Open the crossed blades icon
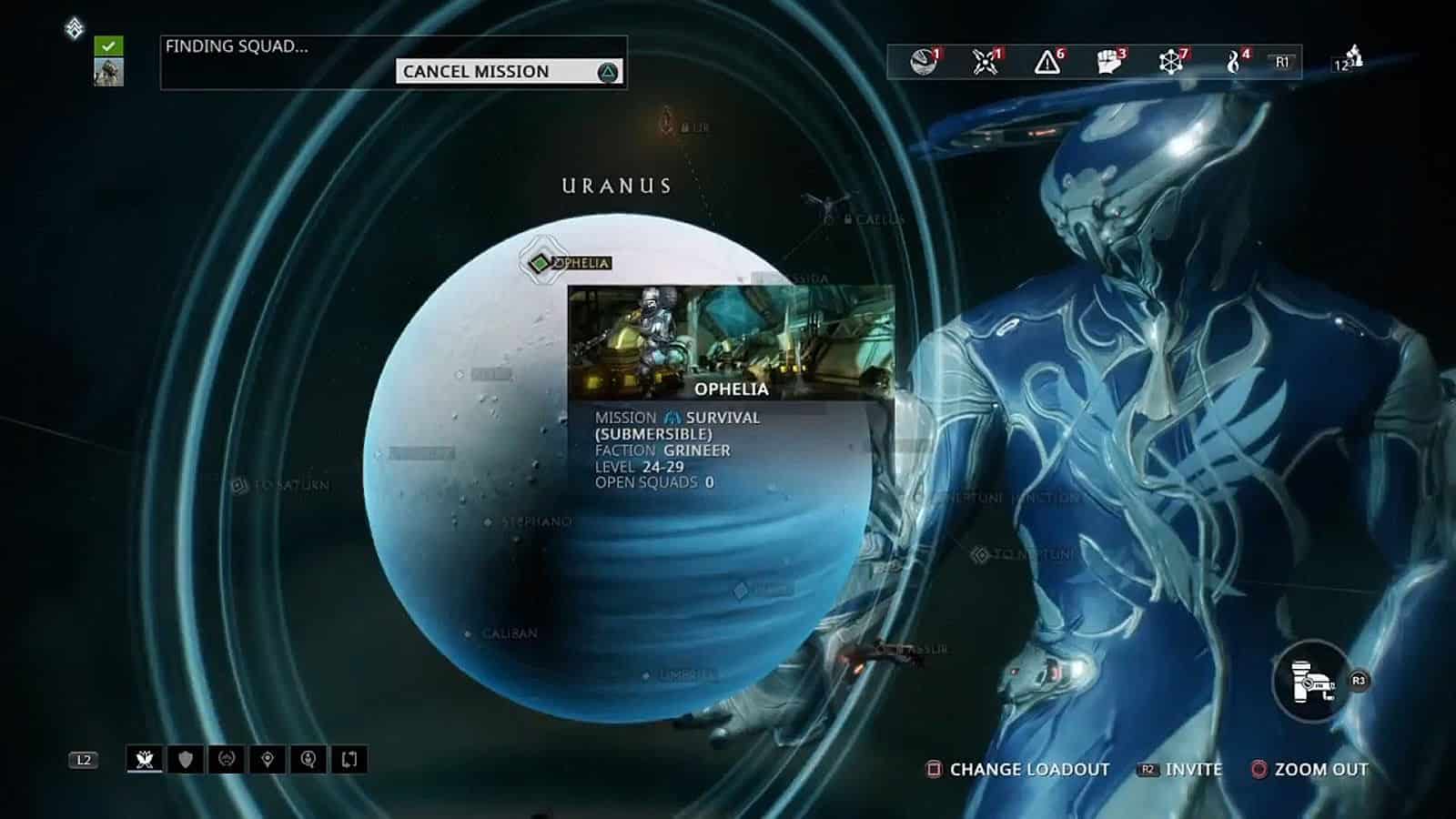The width and height of the screenshot is (1456, 819). coord(985,62)
